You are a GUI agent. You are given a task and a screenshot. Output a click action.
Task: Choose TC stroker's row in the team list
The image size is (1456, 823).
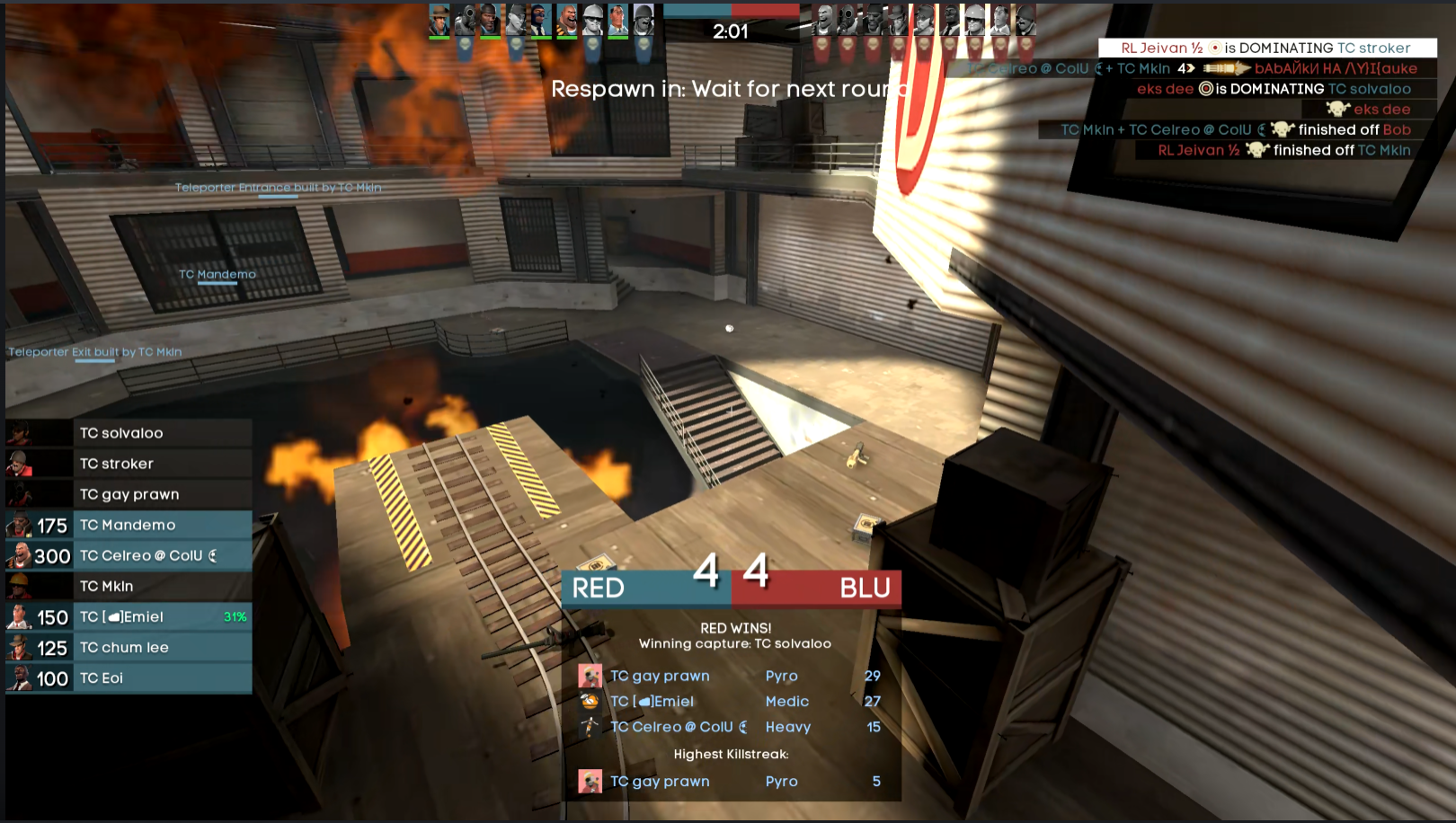click(129, 464)
